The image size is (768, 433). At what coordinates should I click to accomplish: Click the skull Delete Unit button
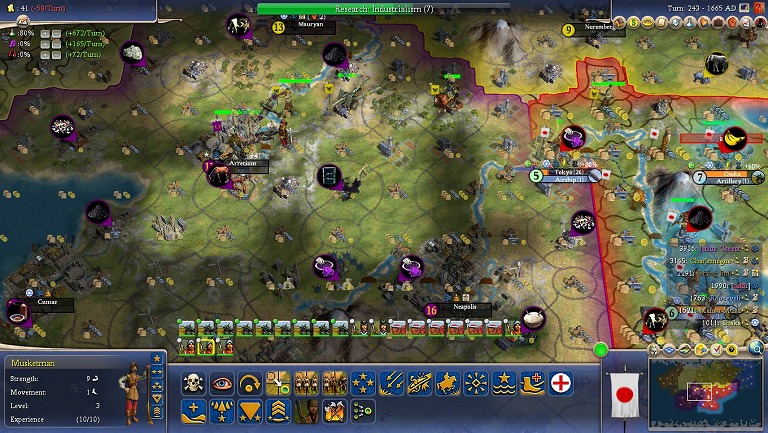pyautogui.click(x=193, y=382)
